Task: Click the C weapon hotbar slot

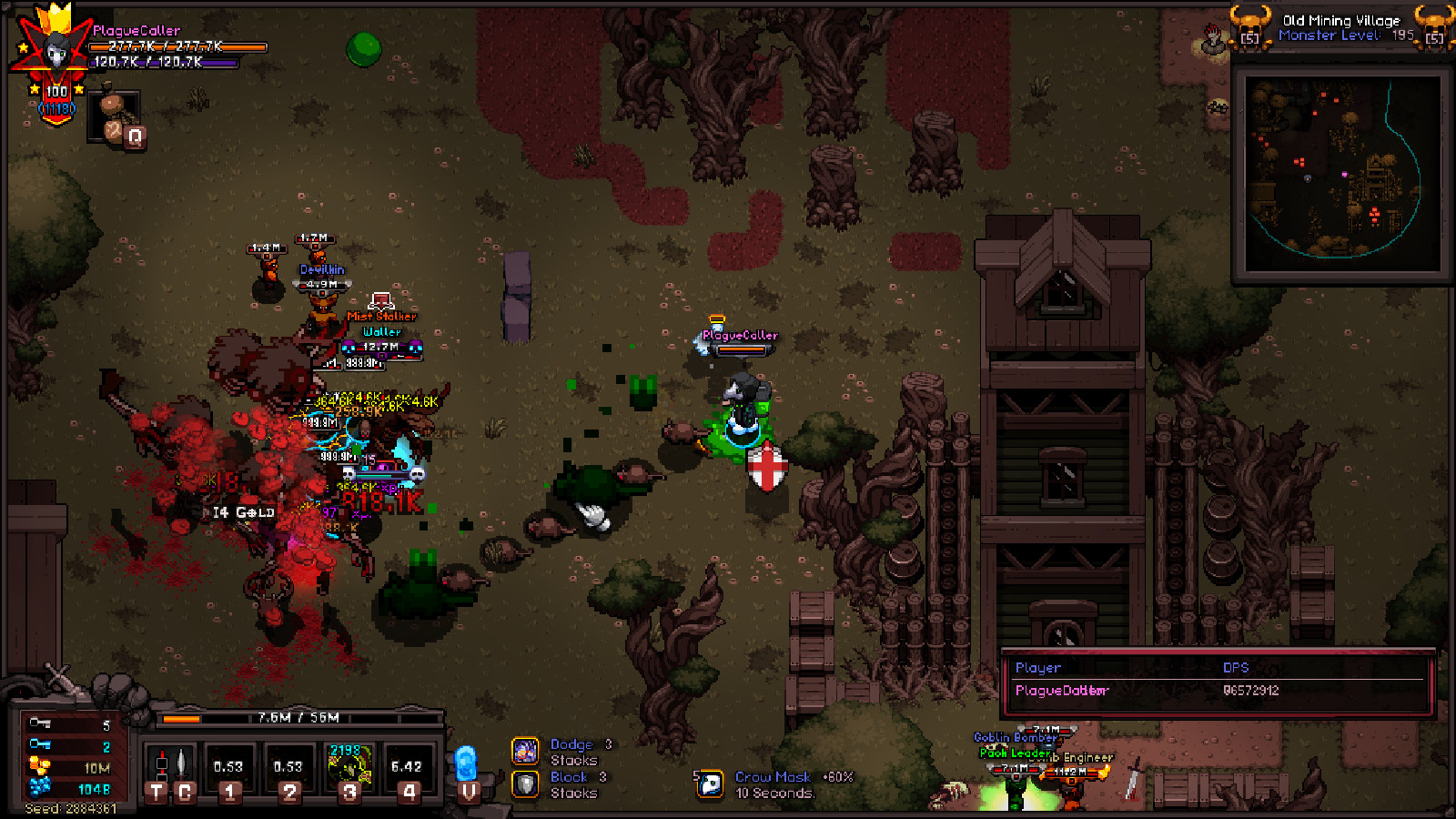Action: click(182, 764)
